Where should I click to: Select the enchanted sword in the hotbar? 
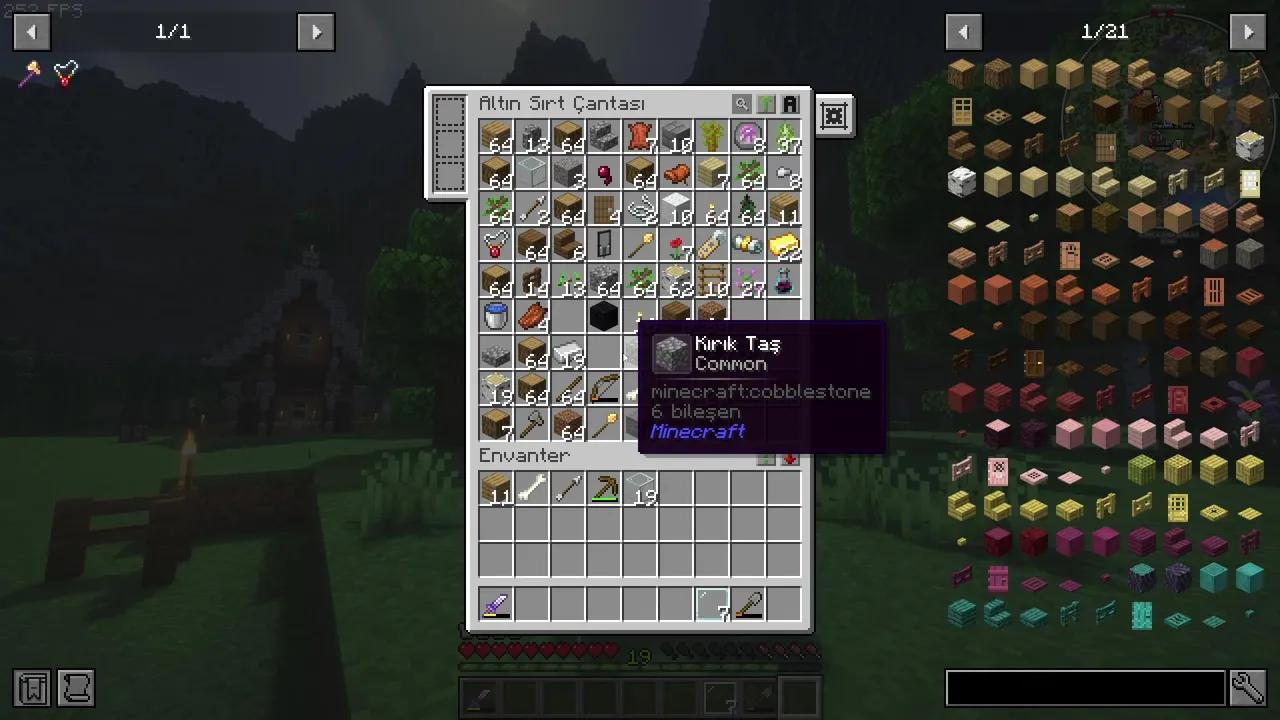(x=497, y=604)
